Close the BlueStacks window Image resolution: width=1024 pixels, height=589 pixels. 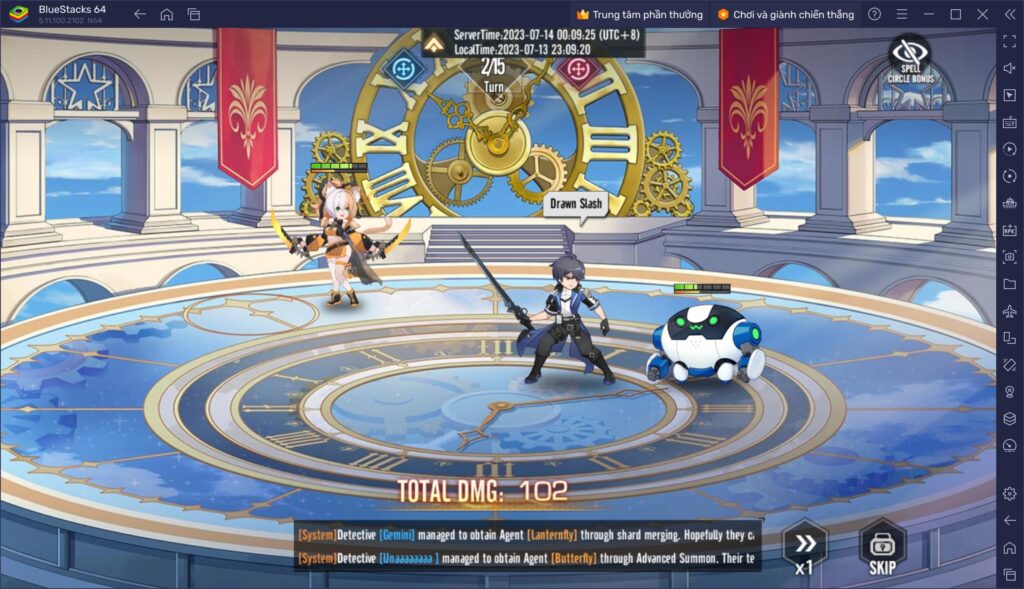click(982, 14)
